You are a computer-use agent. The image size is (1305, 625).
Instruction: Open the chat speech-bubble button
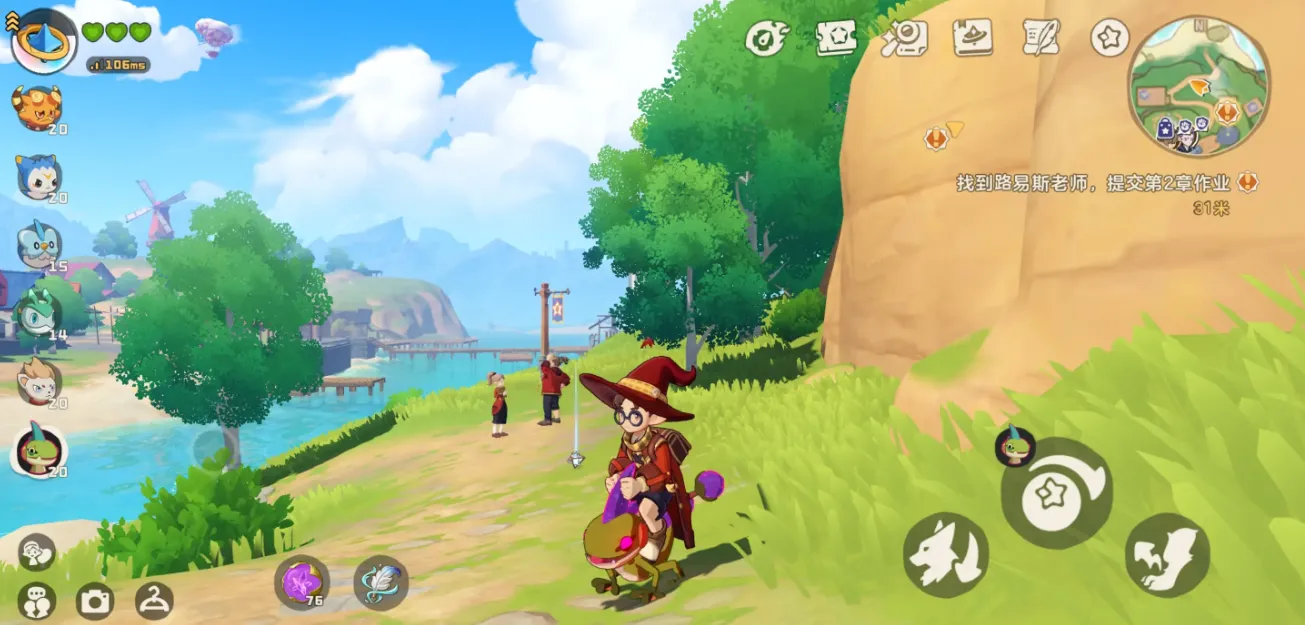coord(37,601)
